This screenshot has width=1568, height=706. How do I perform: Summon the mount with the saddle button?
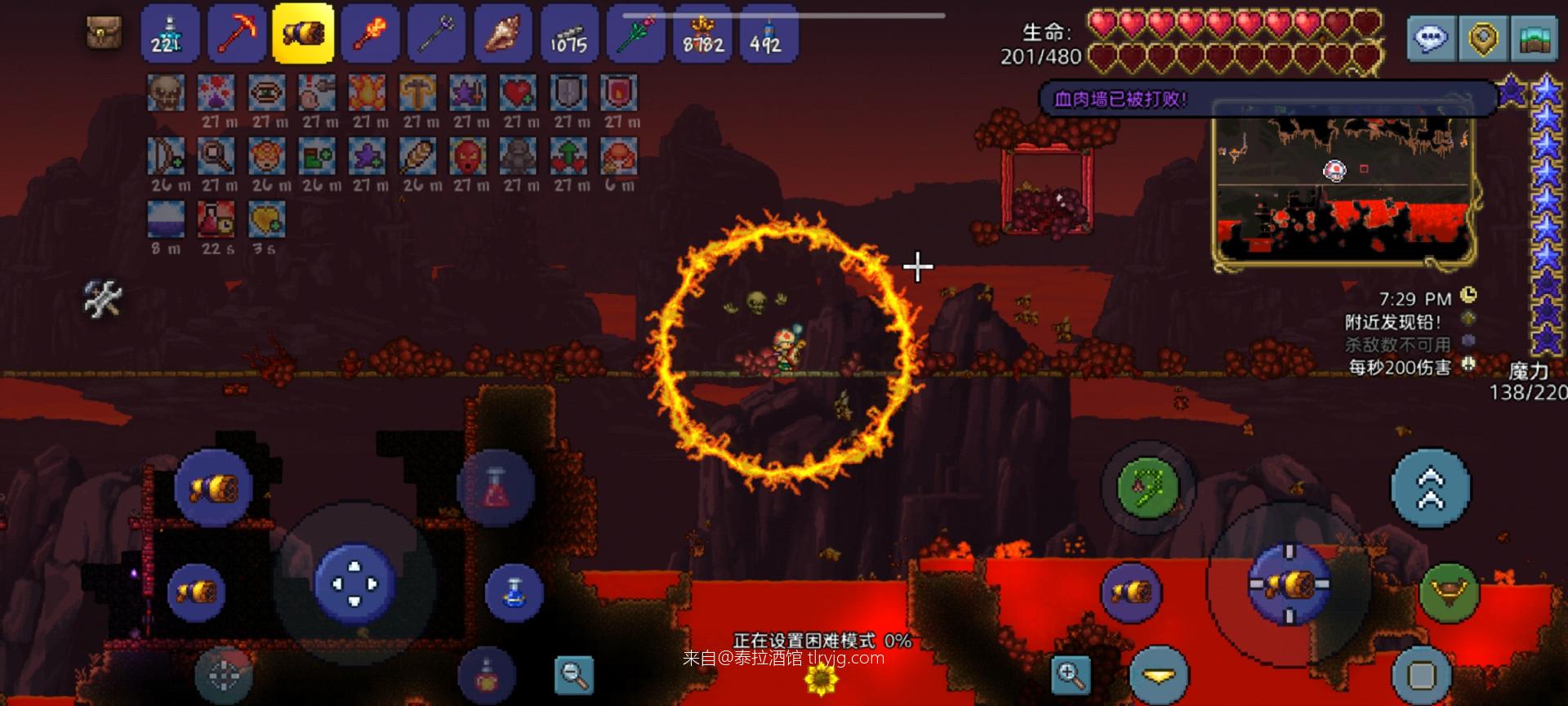(1450, 591)
